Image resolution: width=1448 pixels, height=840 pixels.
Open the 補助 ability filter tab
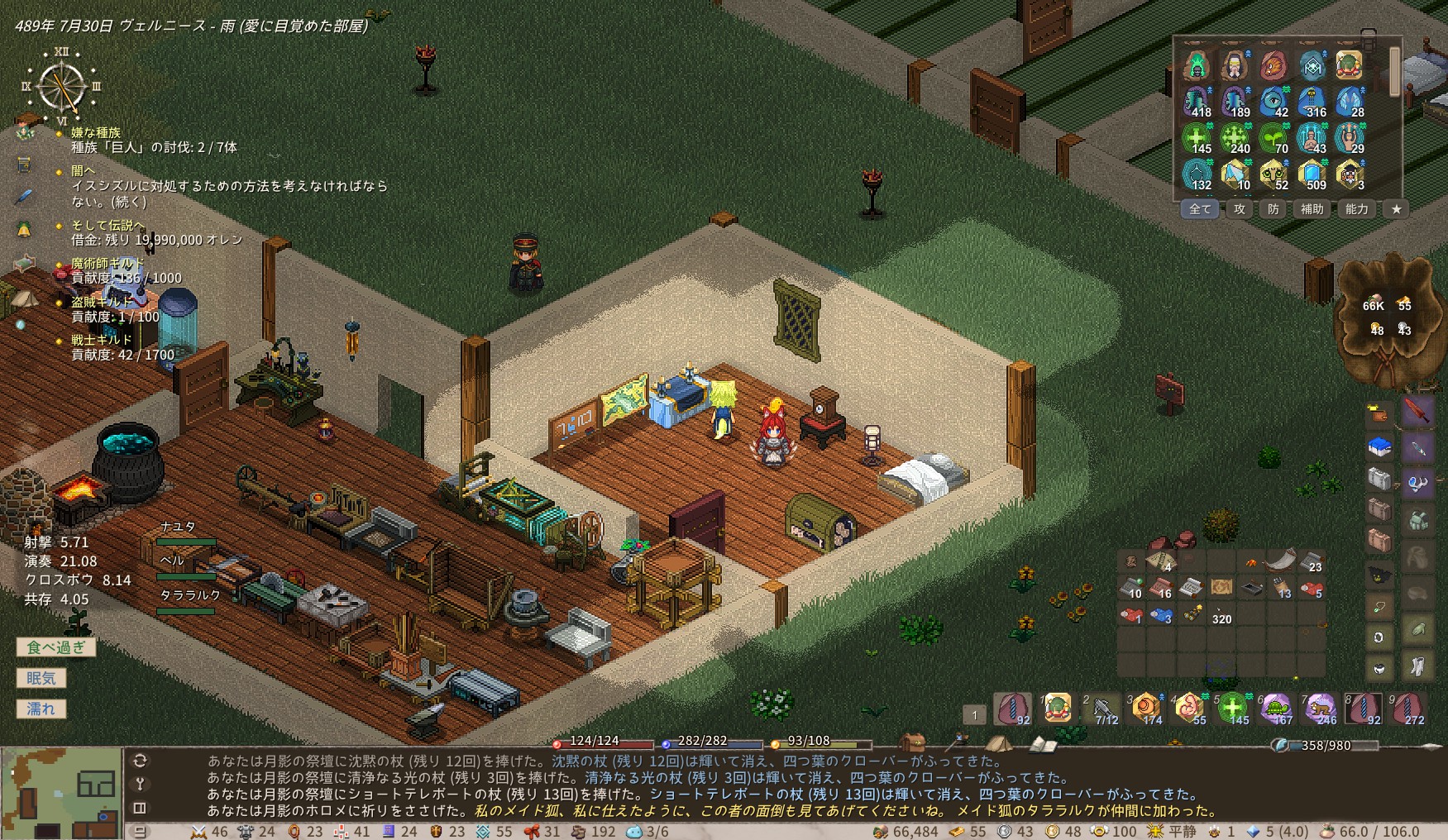(1312, 209)
